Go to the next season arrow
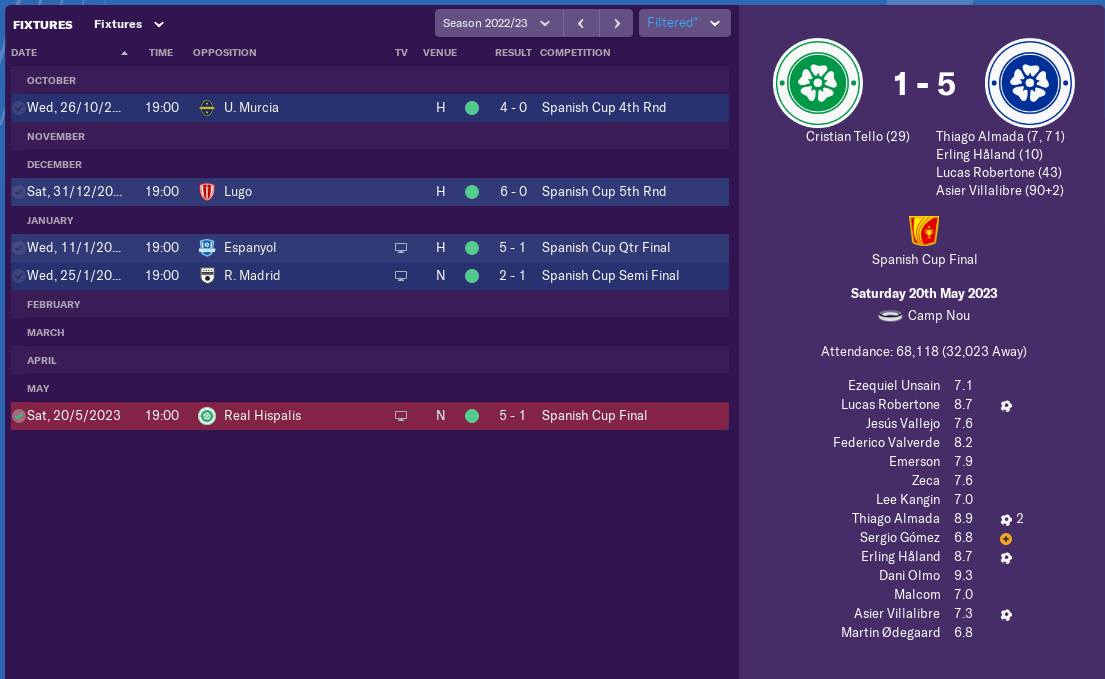Viewport: 1105px width, 679px height. 616,23
